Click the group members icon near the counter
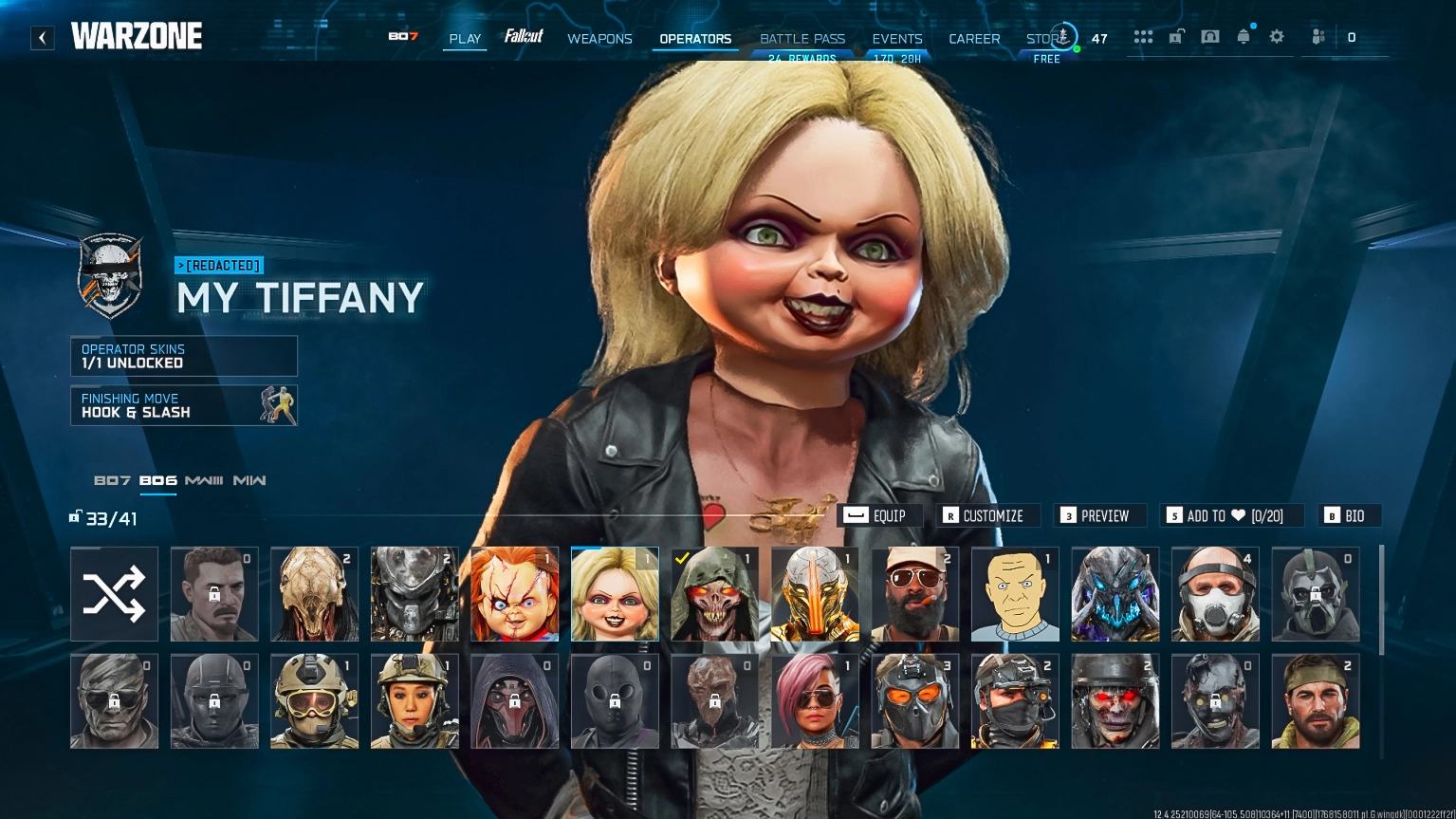1456x819 pixels. pyautogui.click(x=1318, y=36)
